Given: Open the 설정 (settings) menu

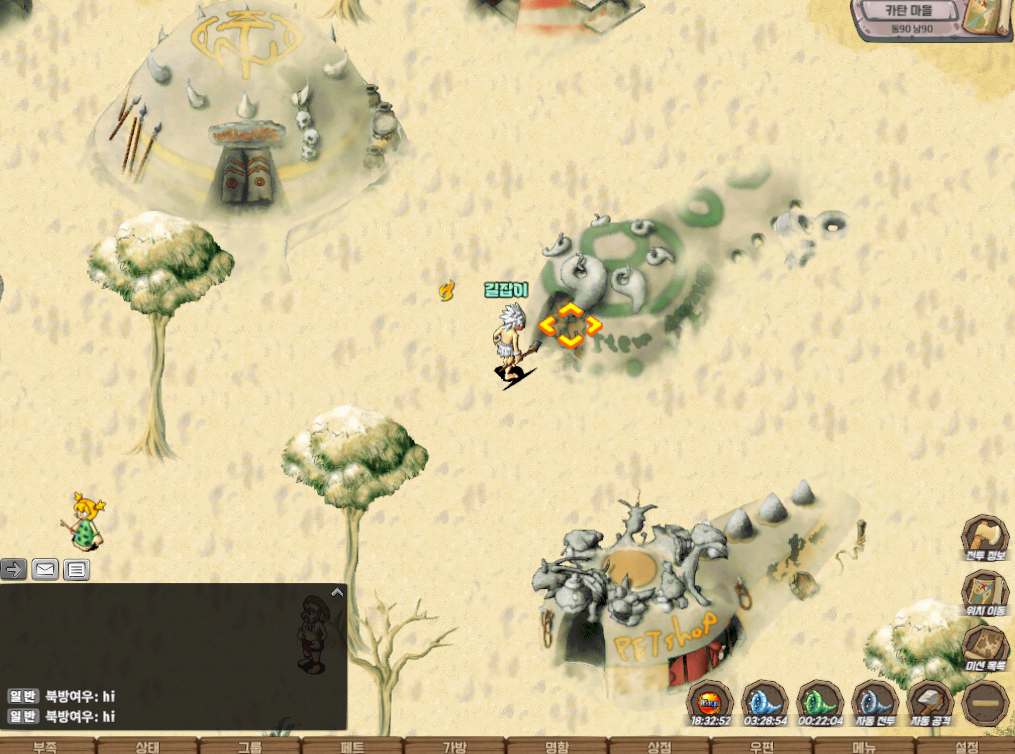Looking at the screenshot, I should point(966,746).
